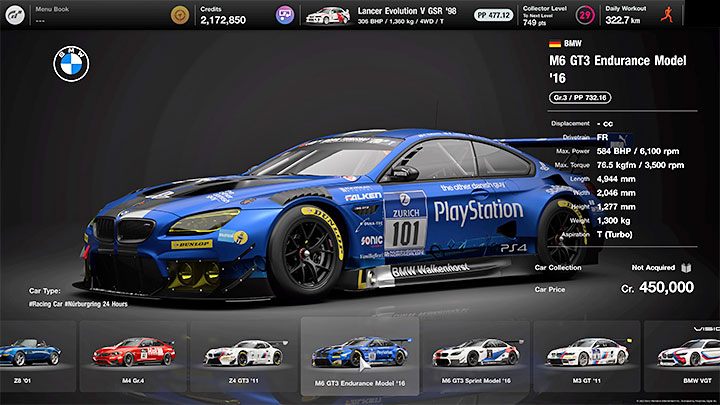Click the BMW brand logo
The width and height of the screenshot is (720, 405).
[71, 66]
